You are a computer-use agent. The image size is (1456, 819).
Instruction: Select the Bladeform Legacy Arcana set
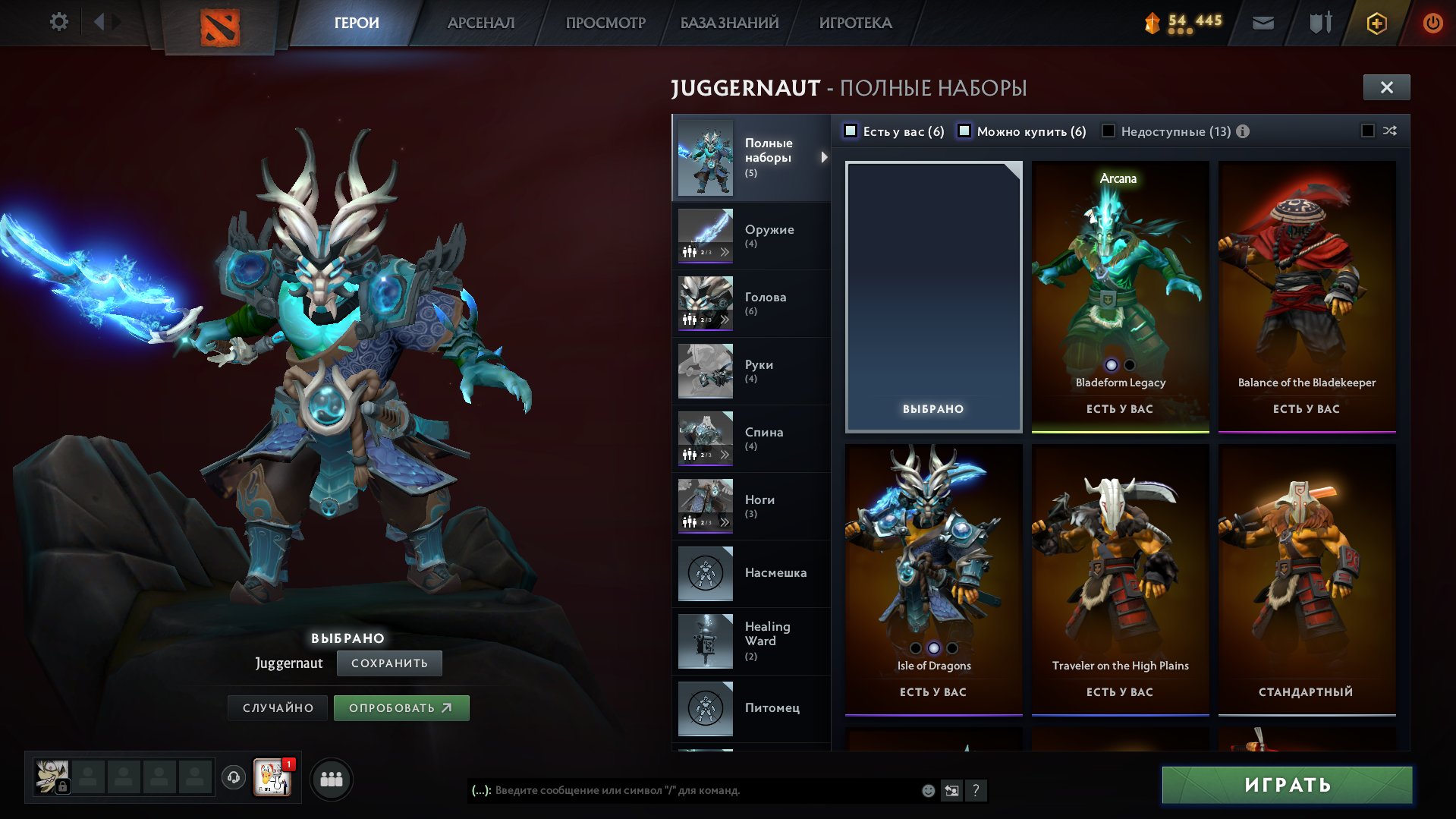click(x=1120, y=296)
